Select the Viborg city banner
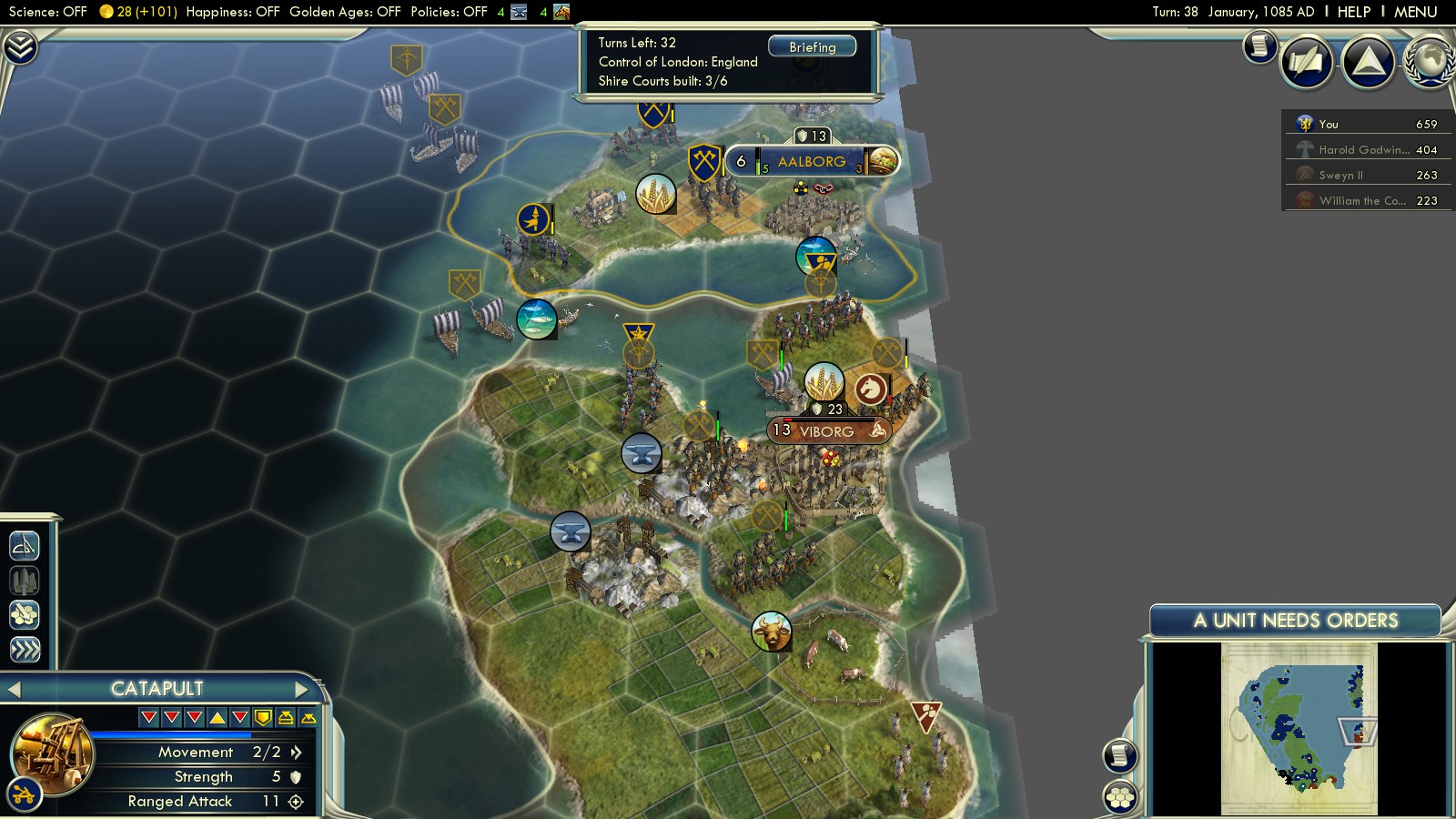This screenshot has width=1456, height=819. coord(826,431)
